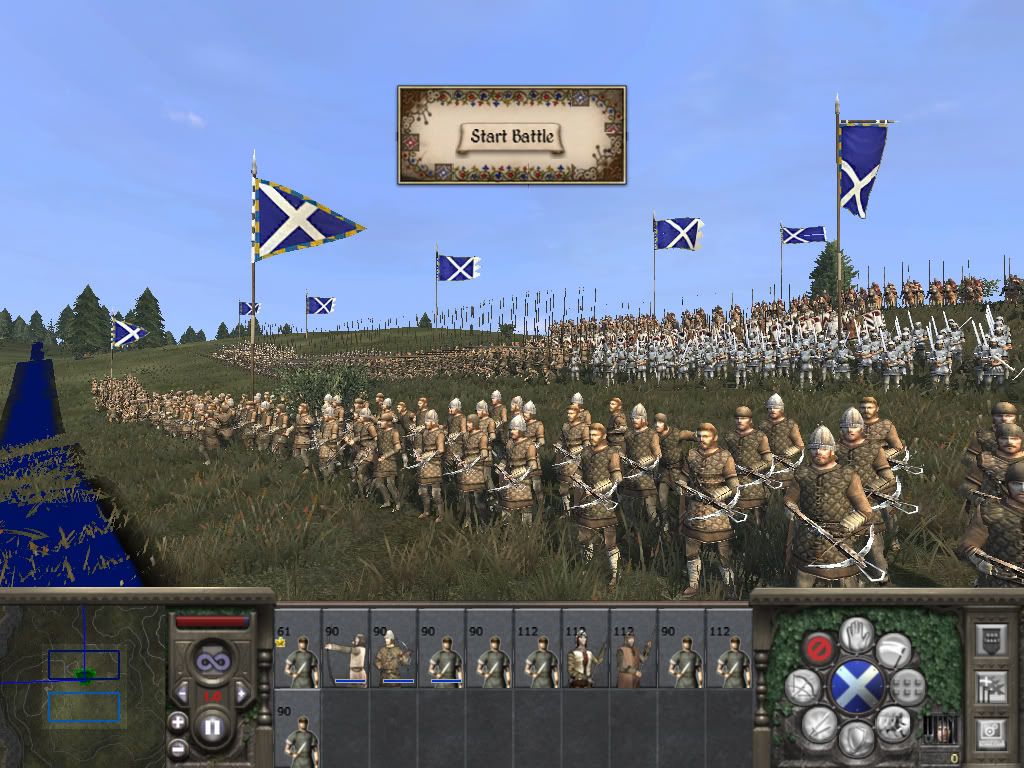This screenshot has width=1024, height=768.
Task: Toggle the bow fire-at-will button
Action: (x=803, y=686)
